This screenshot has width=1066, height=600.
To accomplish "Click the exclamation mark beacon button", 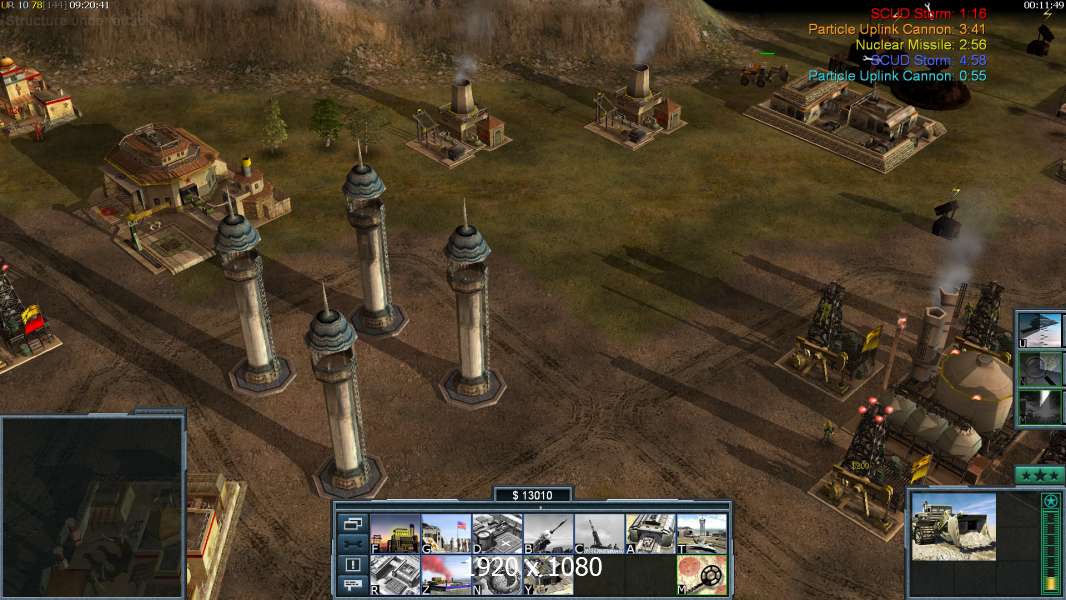I will coord(352,565).
